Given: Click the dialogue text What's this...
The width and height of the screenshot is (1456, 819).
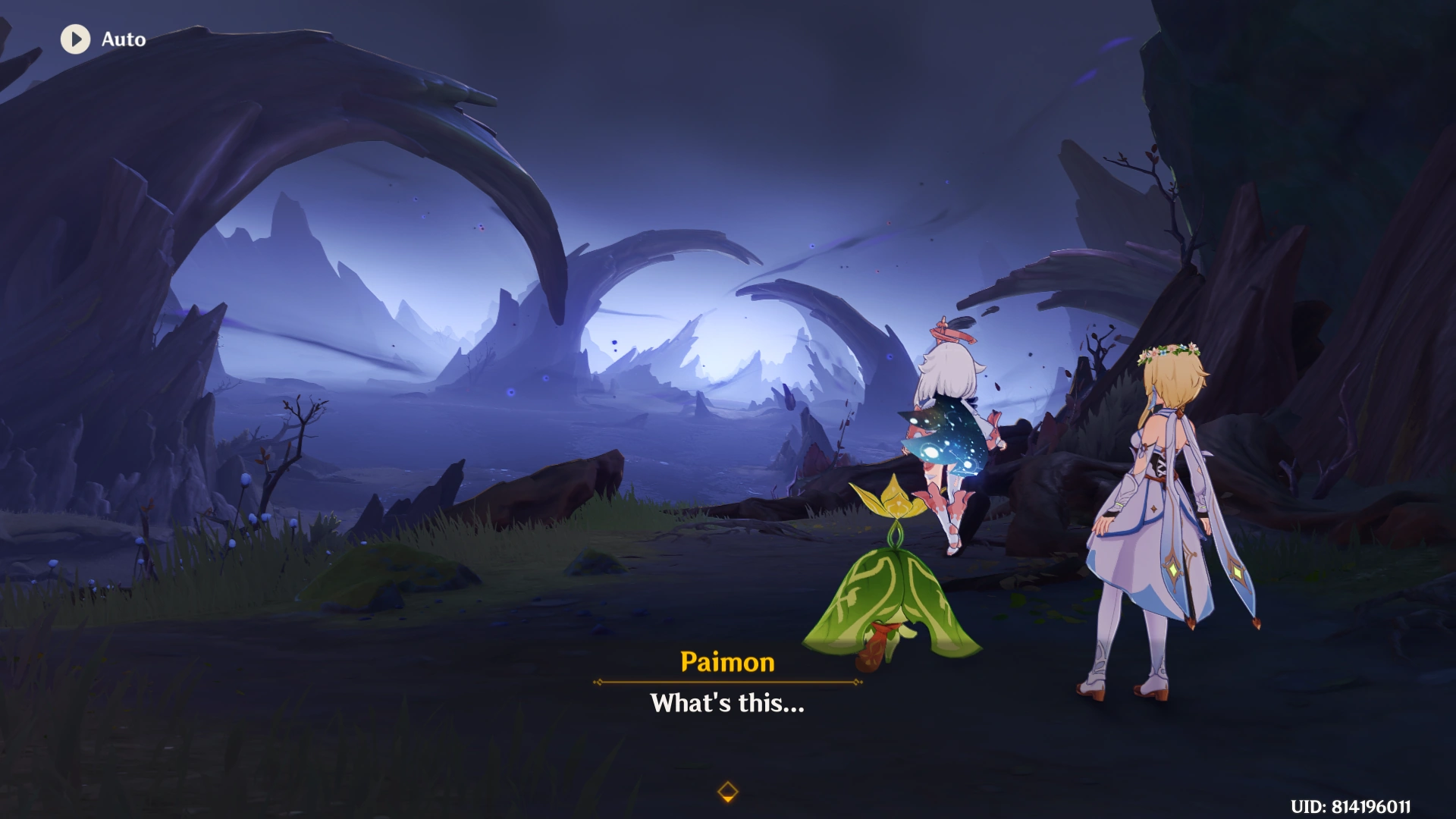Looking at the screenshot, I should tap(726, 703).
